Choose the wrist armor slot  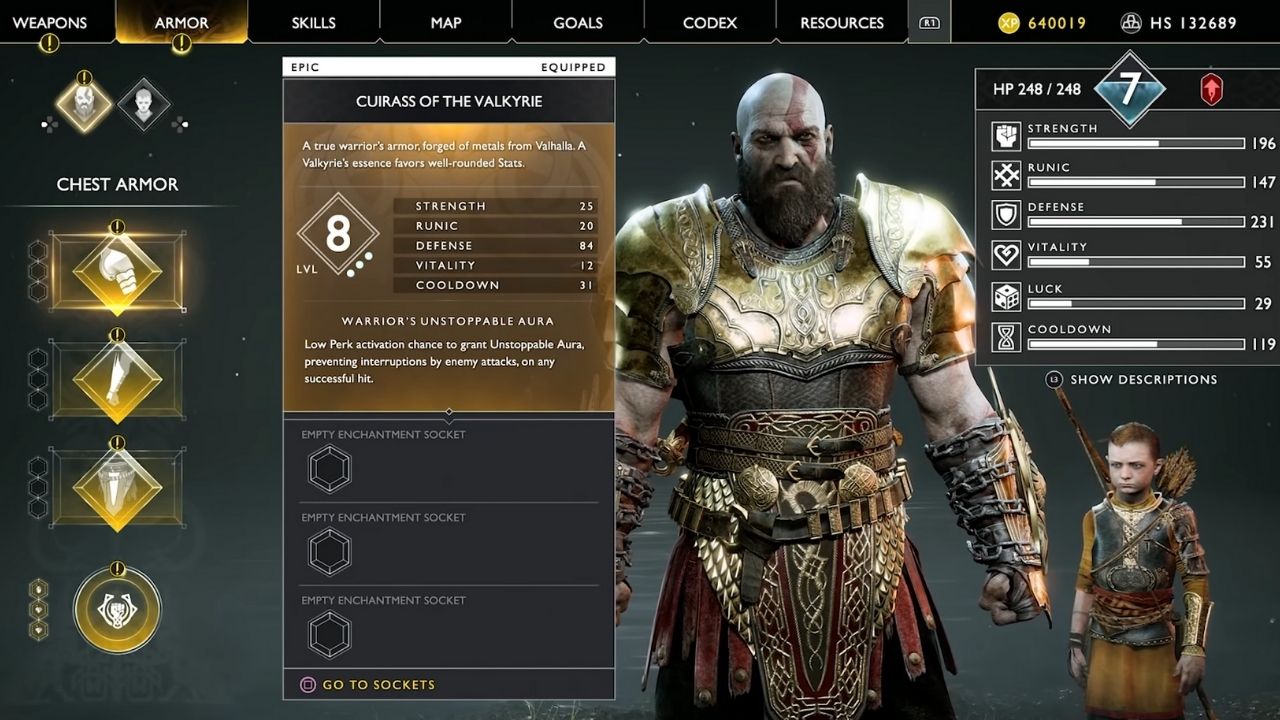pyautogui.click(x=117, y=380)
